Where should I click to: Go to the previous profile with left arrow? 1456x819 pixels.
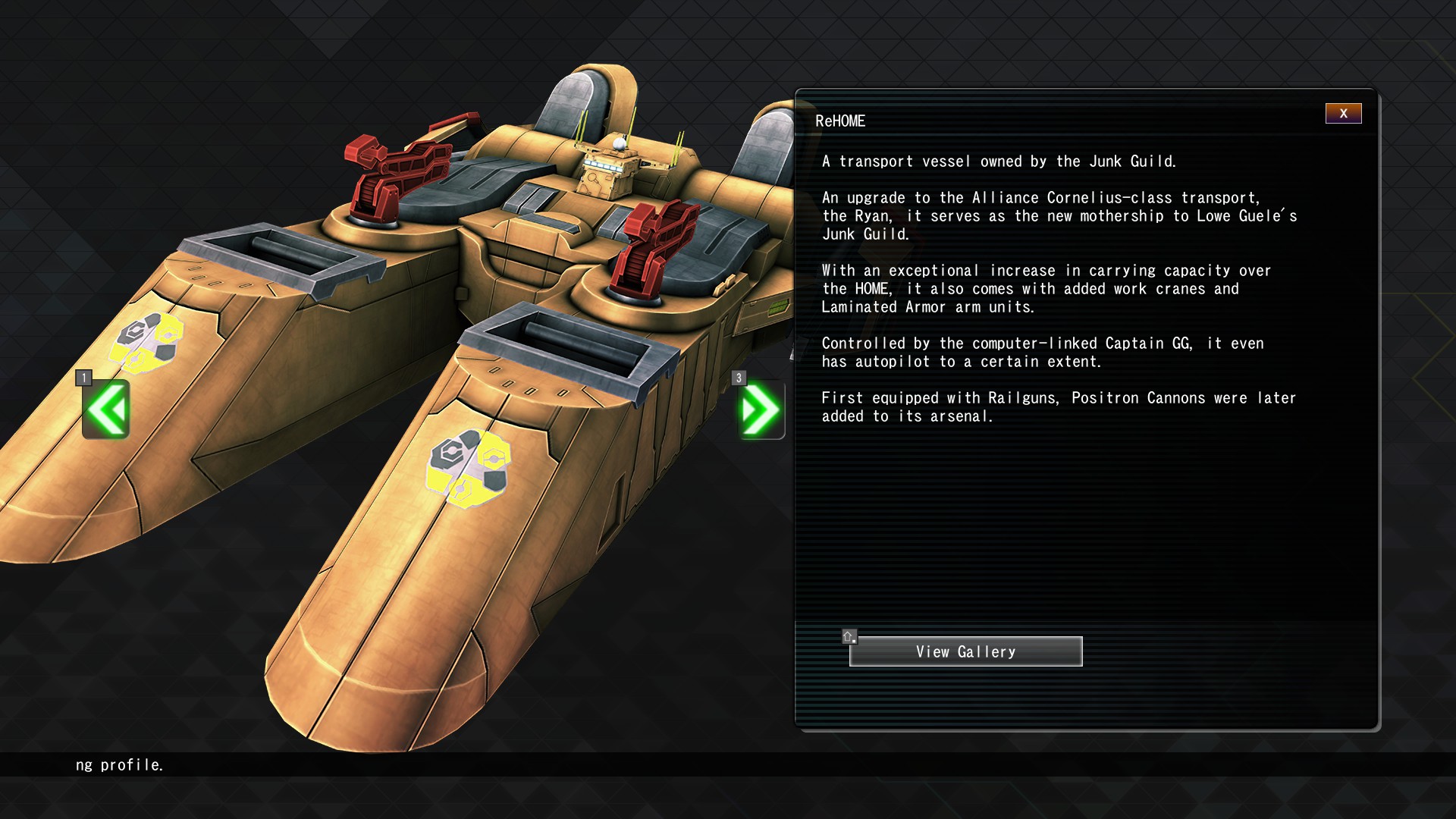(x=106, y=410)
